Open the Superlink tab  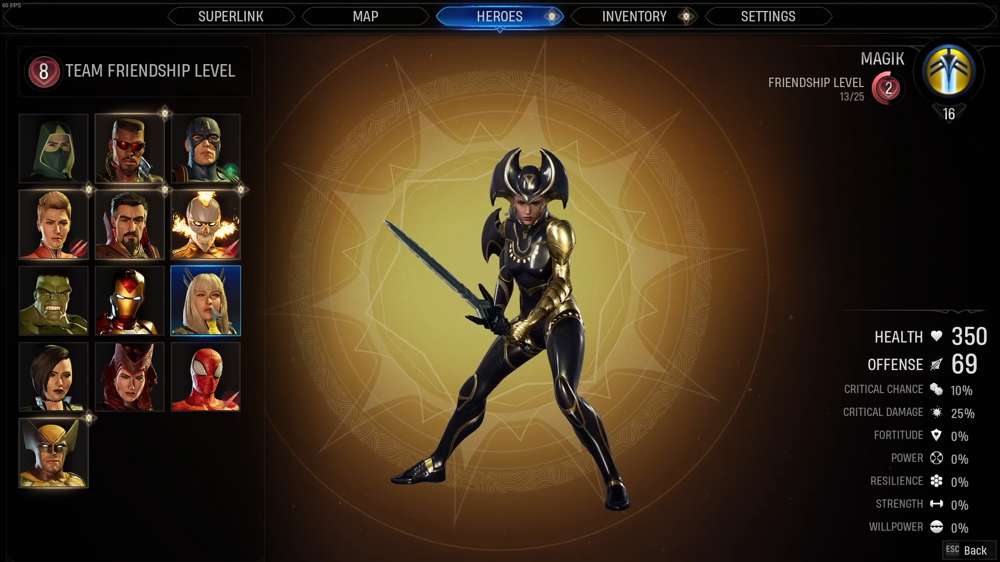pos(231,16)
